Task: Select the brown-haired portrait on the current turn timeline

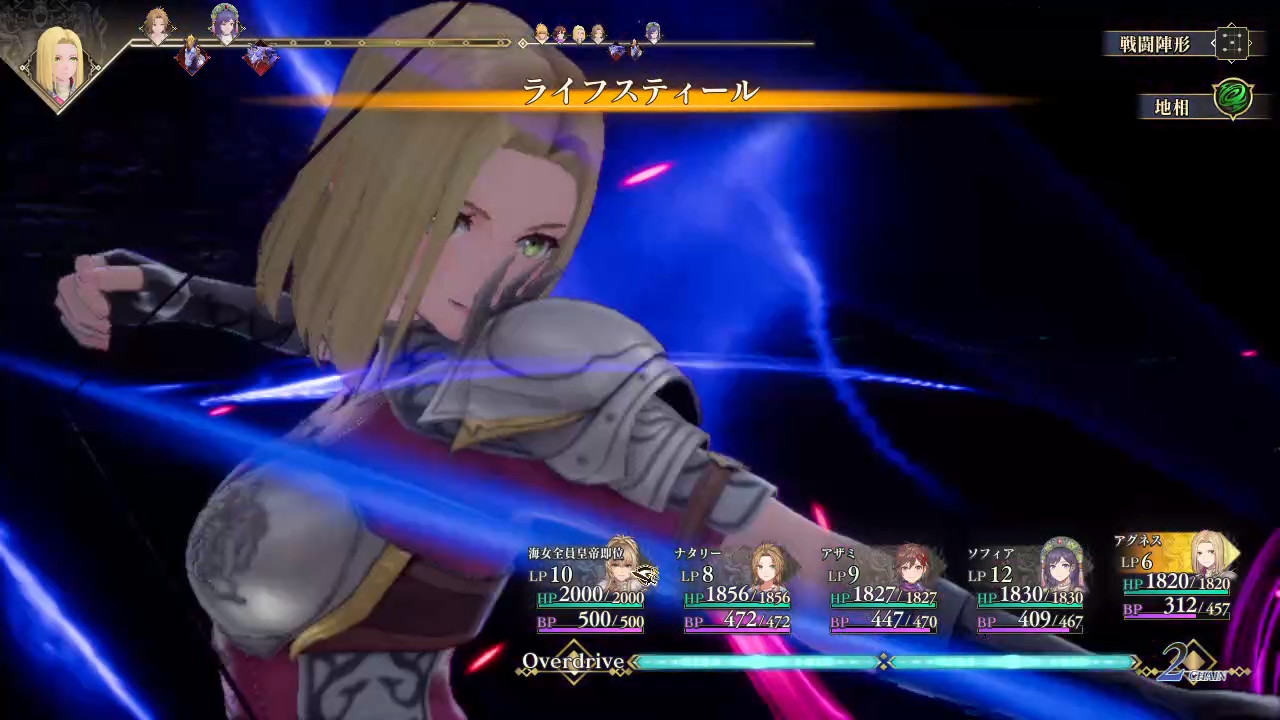Action: tap(158, 22)
